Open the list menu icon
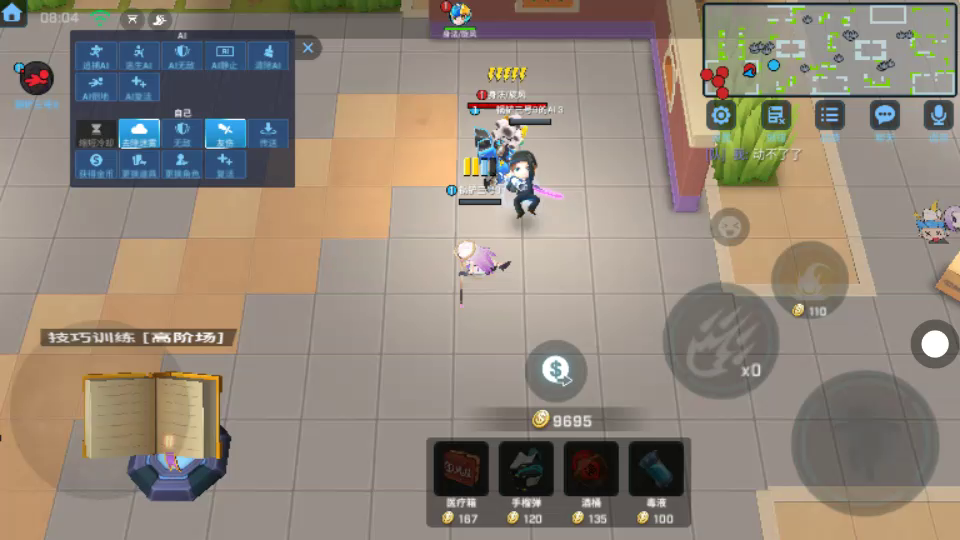Image resolution: width=960 pixels, height=540 pixels. 829,115
